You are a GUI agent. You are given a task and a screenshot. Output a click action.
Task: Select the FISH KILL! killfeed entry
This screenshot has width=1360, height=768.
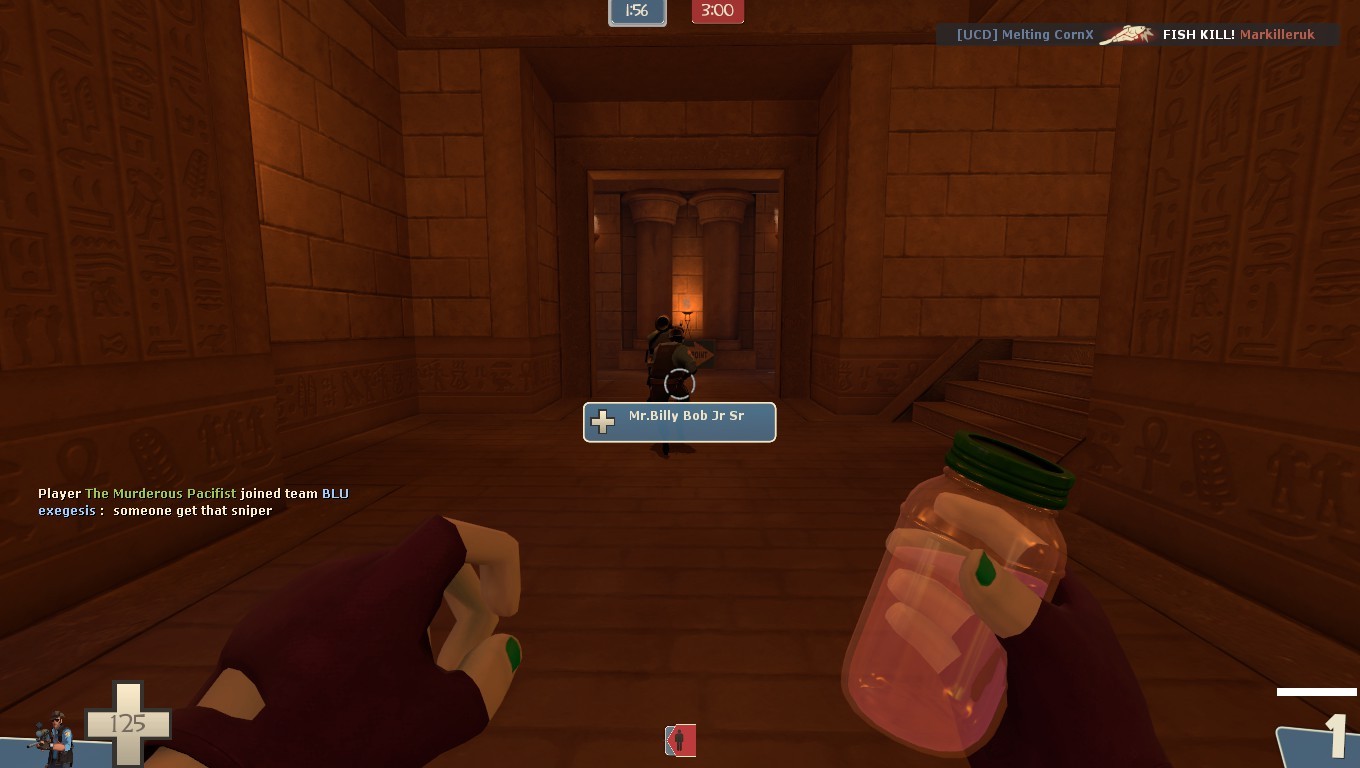tap(1197, 33)
